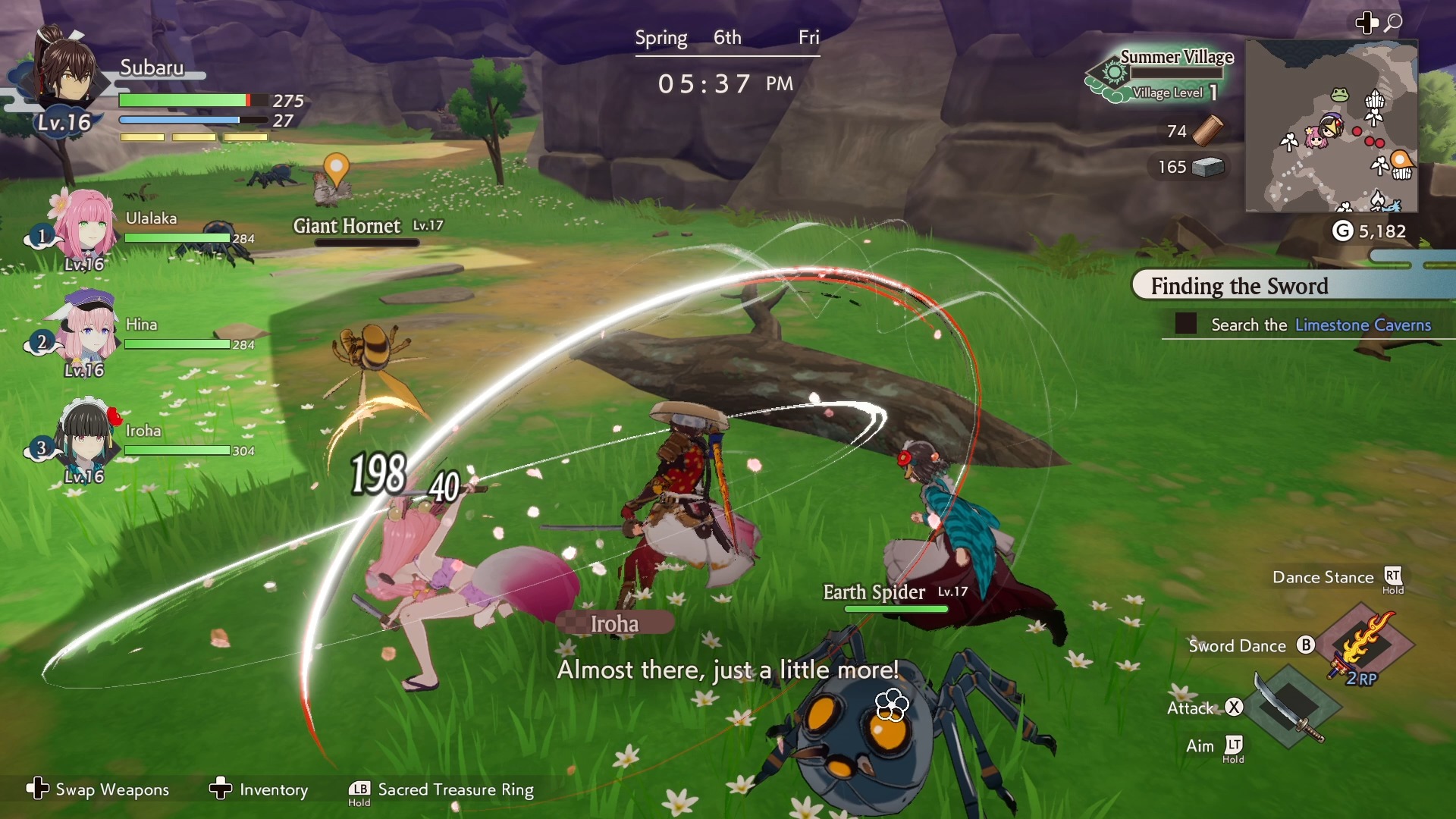1456x819 pixels.
Task: Open the minimap in the corner
Action: [1331, 126]
